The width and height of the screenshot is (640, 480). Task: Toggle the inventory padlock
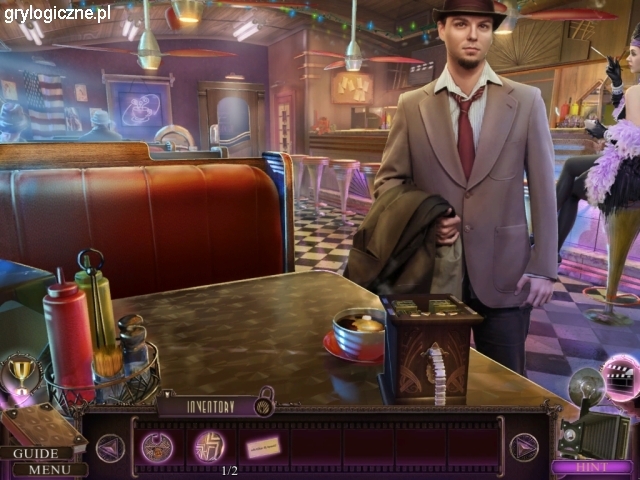click(x=264, y=405)
